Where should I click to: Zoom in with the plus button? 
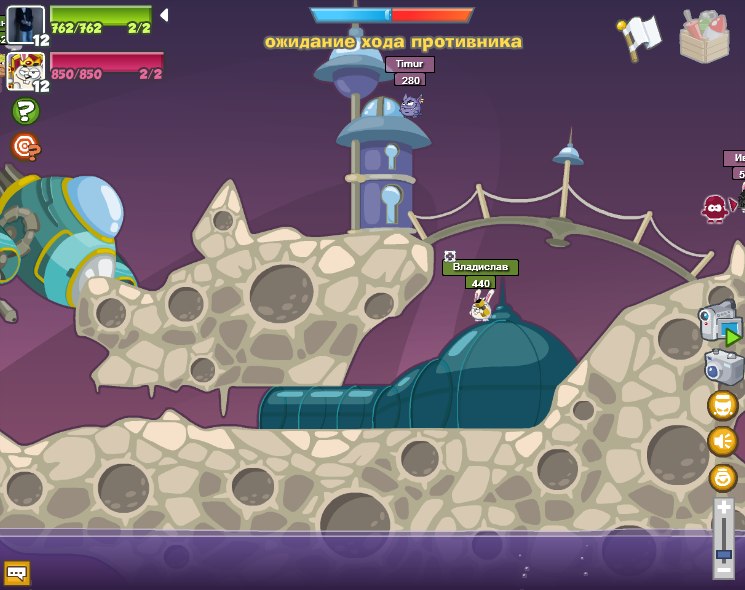click(724, 509)
